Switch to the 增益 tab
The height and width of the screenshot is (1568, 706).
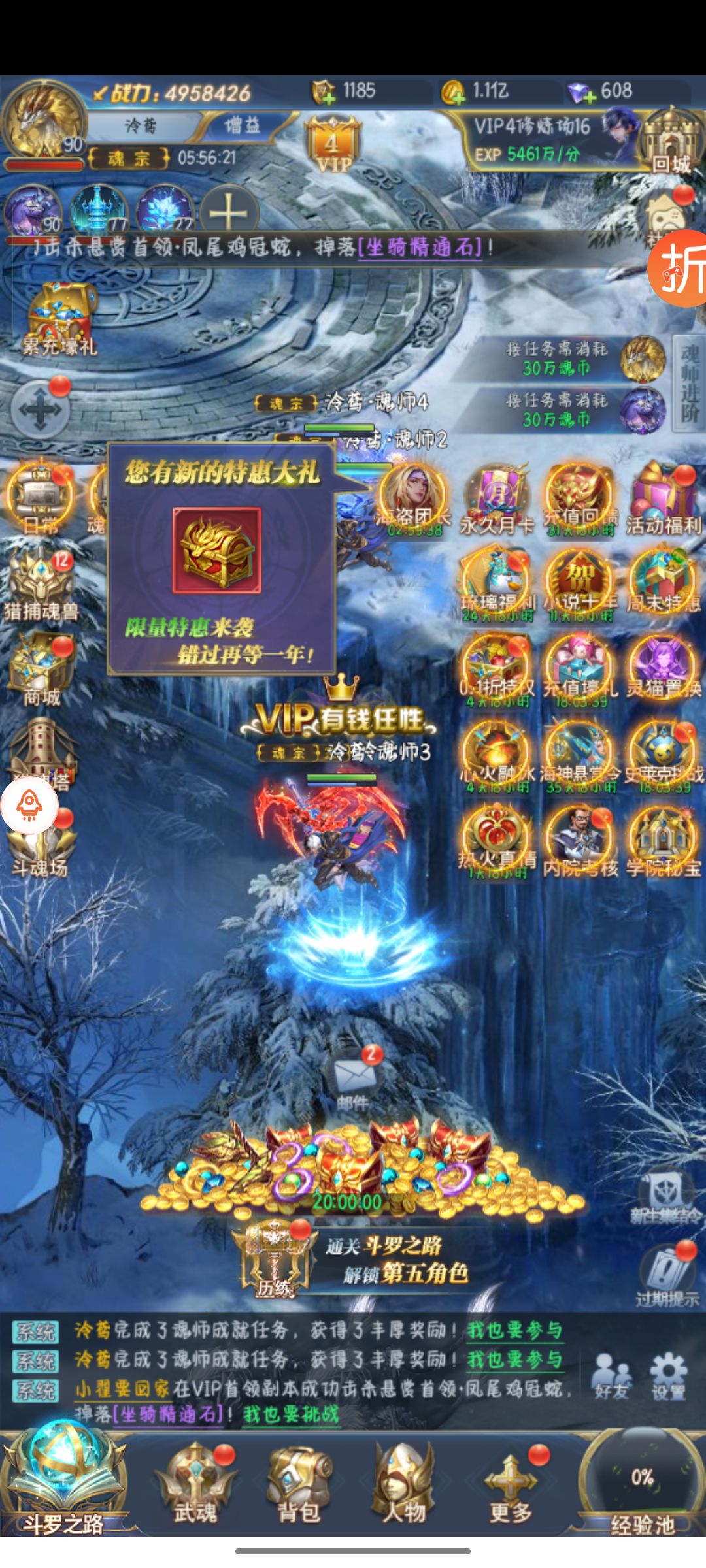[242, 125]
